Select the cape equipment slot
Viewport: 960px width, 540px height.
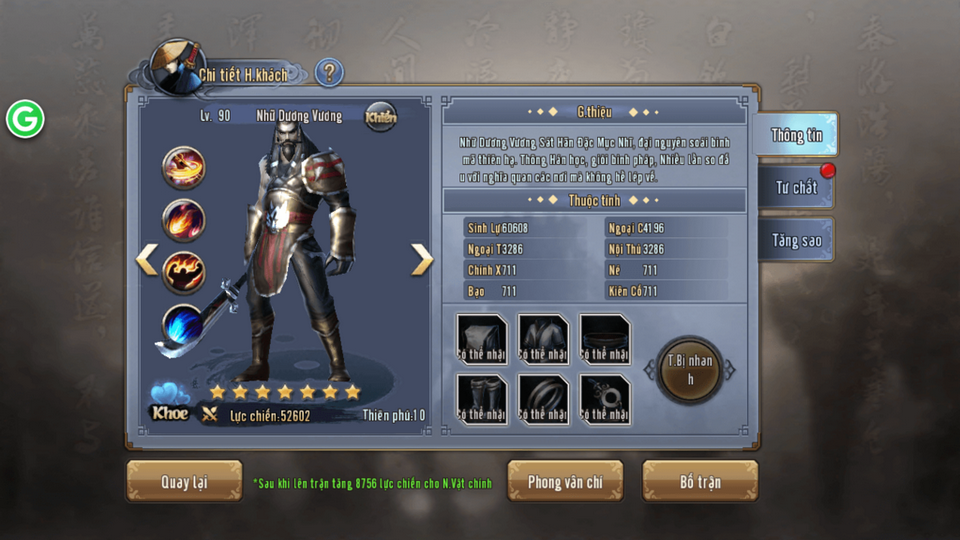point(482,339)
